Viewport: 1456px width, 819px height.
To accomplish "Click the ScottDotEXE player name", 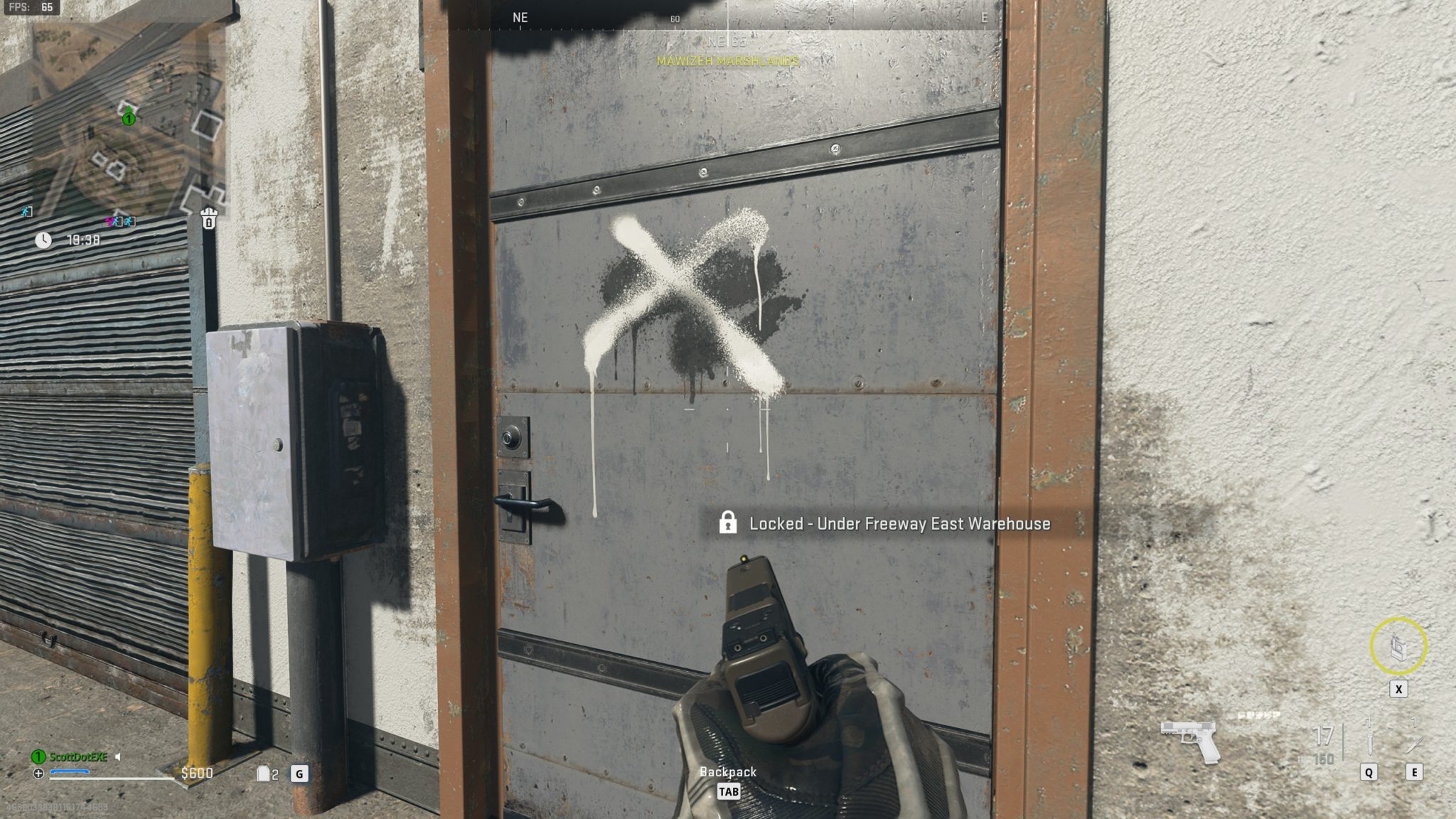I will point(78,756).
